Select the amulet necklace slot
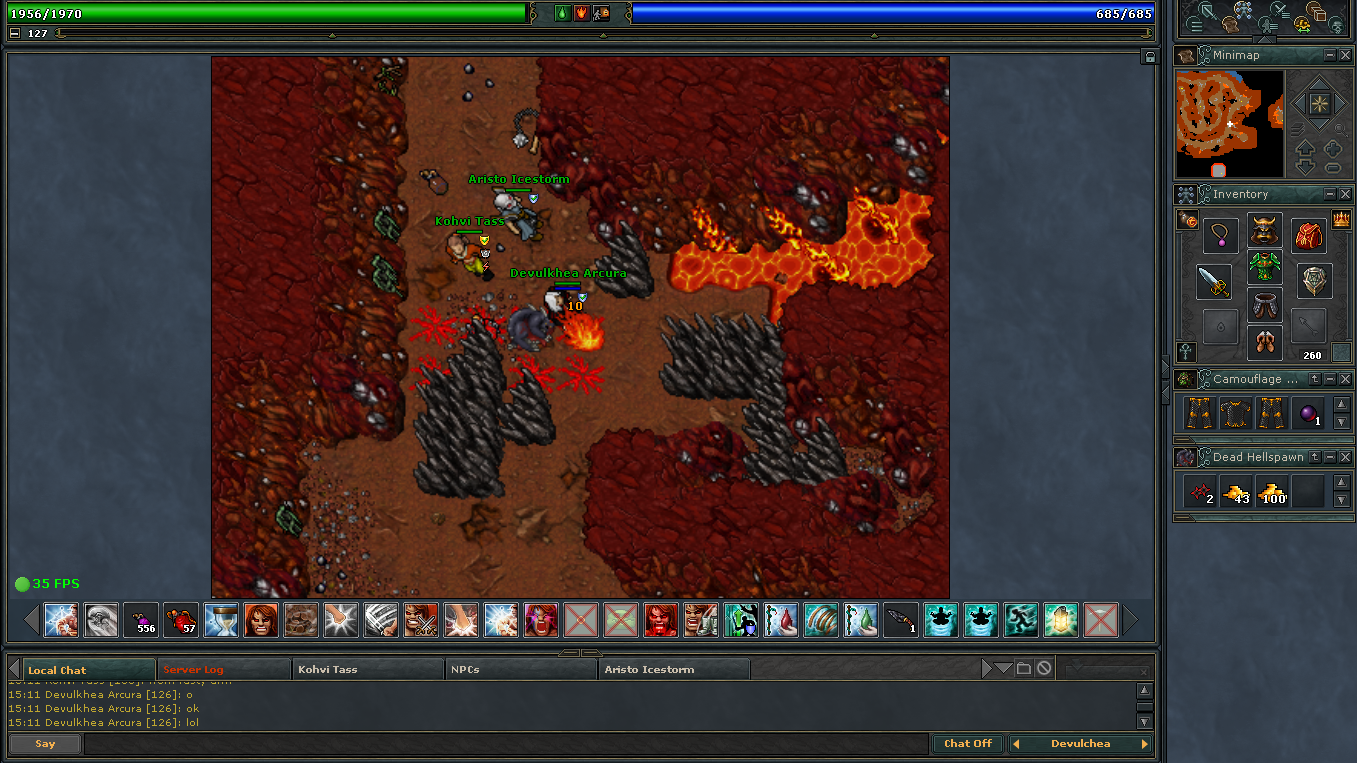This screenshot has width=1357, height=763. [x=1220, y=236]
